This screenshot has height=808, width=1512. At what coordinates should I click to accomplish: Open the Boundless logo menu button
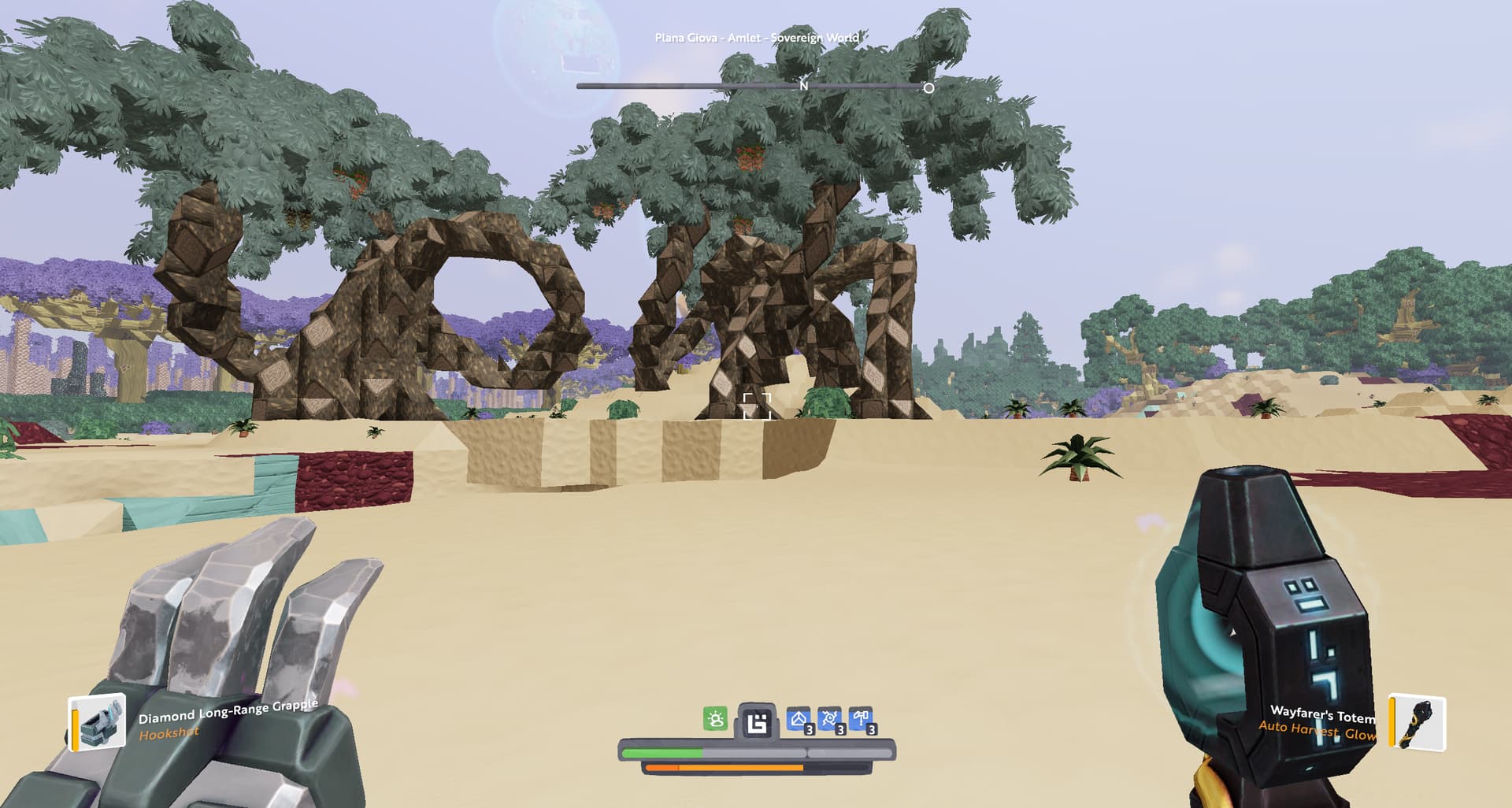[757, 721]
